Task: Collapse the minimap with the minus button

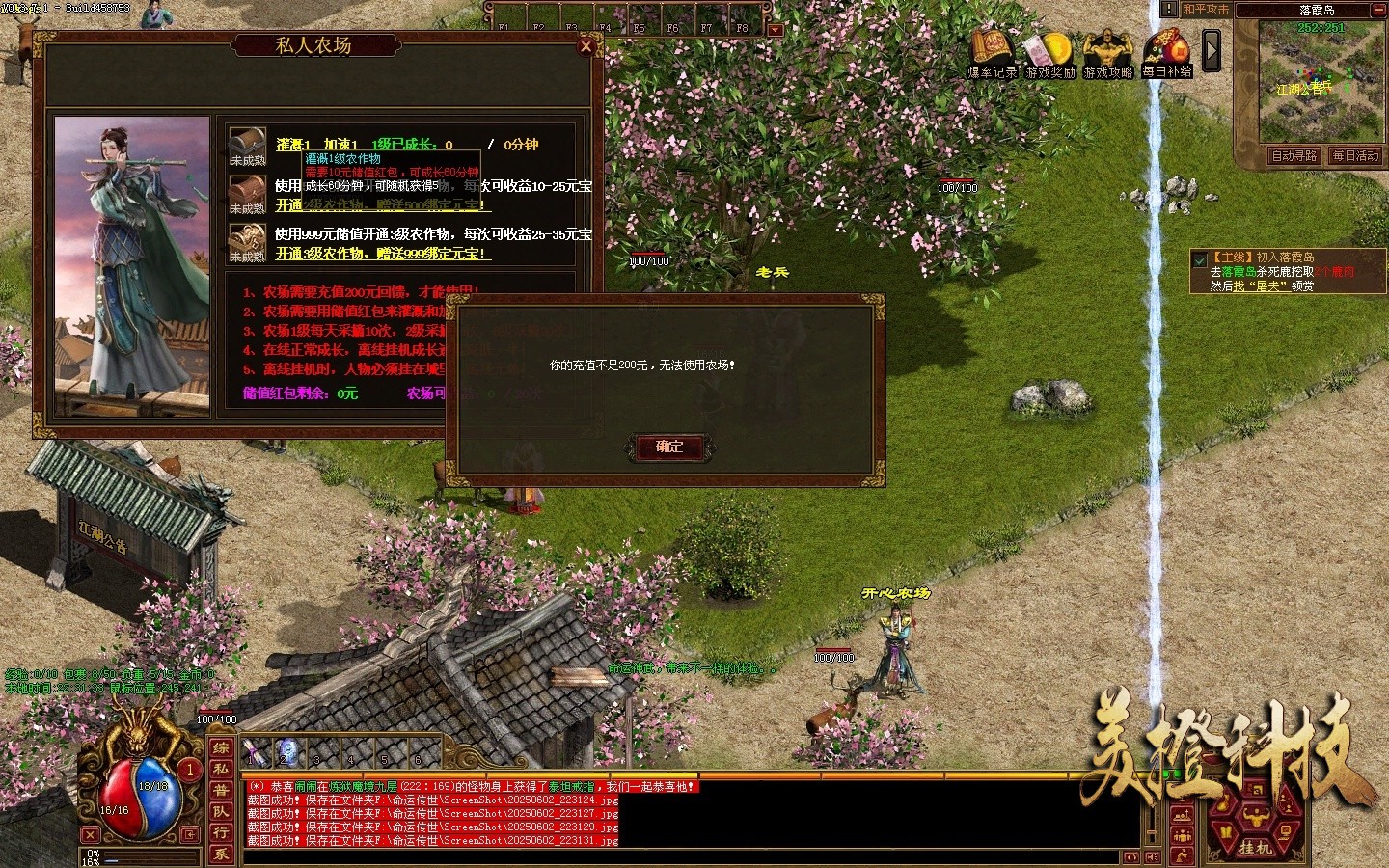Action: tap(1378, 9)
